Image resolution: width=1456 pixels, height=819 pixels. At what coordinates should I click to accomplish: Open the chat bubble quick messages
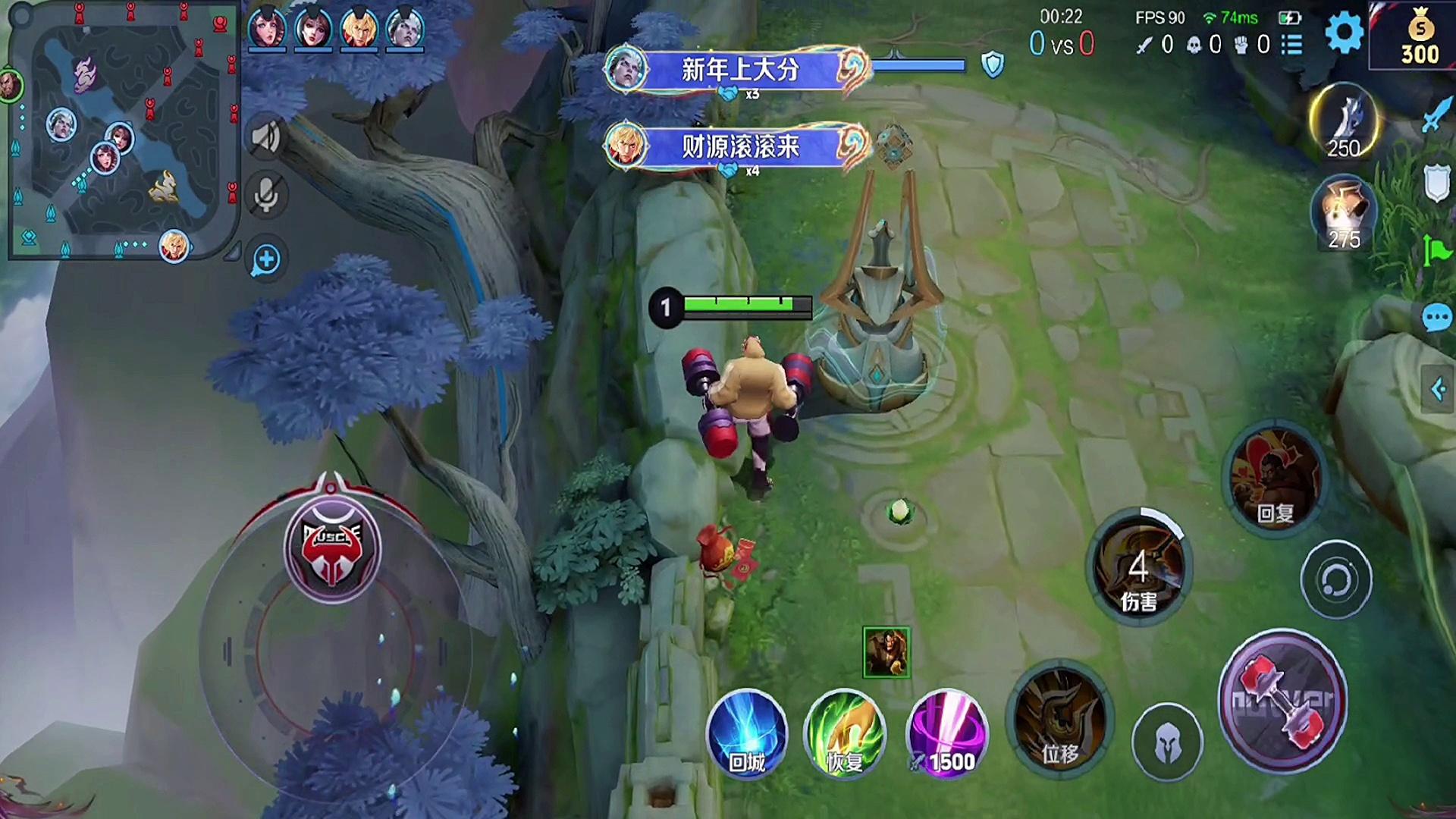pyautogui.click(x=1436, y=318)
